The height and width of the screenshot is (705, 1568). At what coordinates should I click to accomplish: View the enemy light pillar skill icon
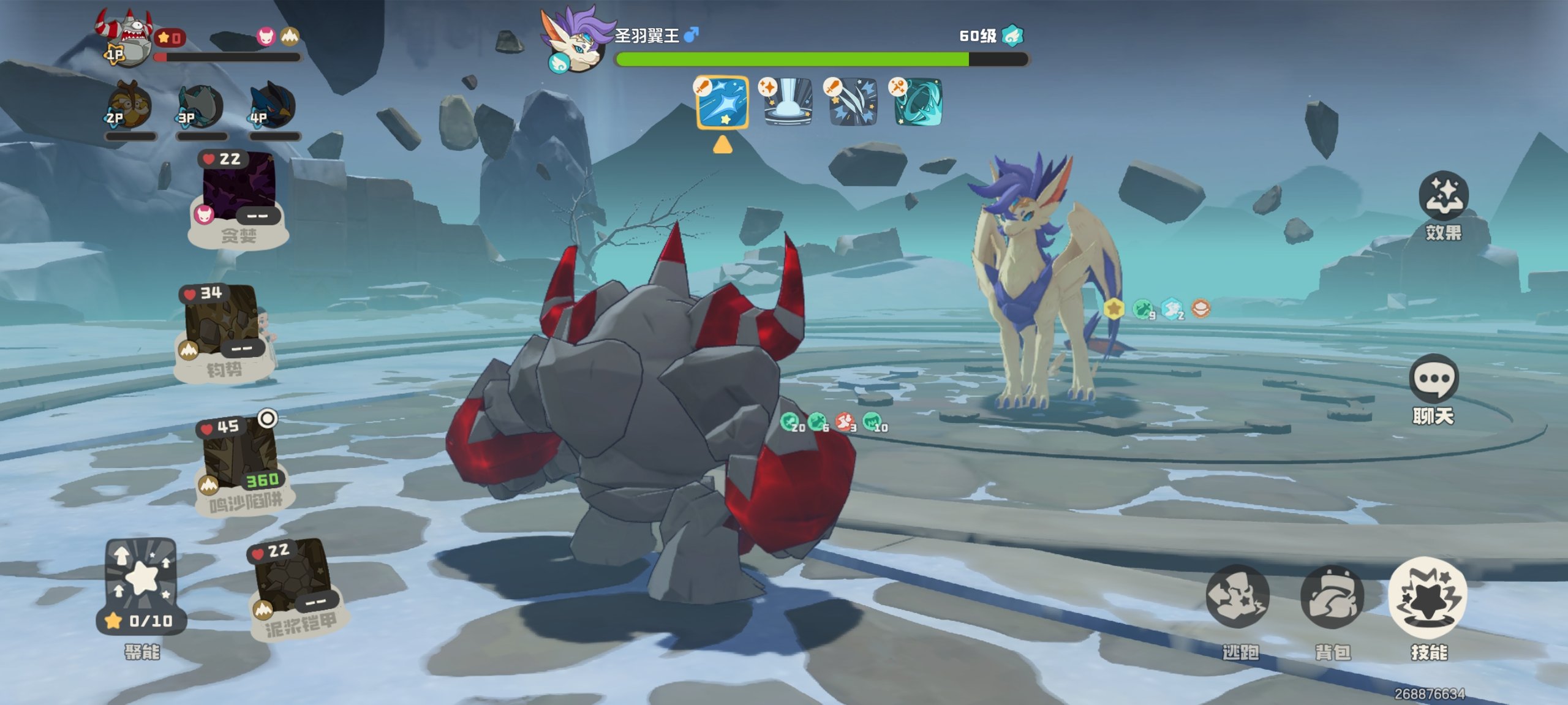pyautogui.click(x=787, y=102)
